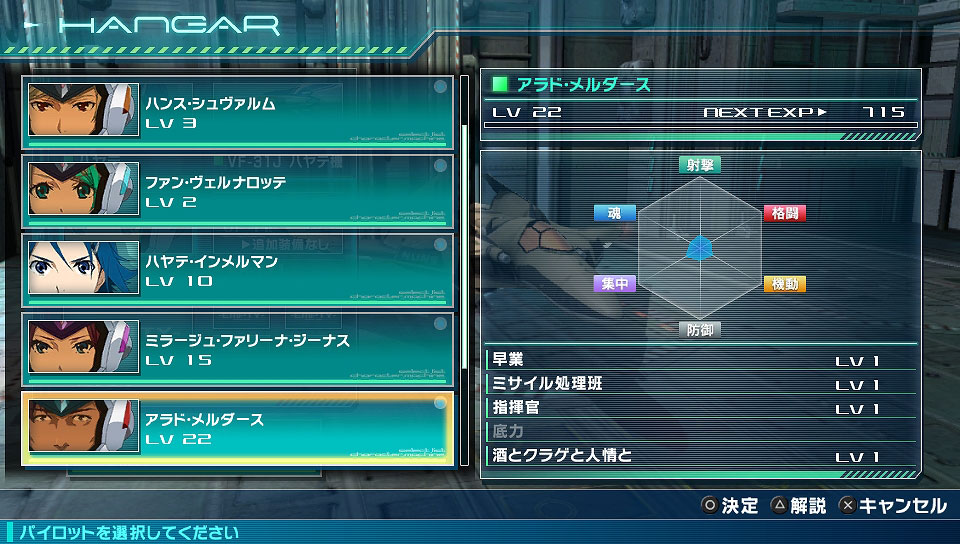
Task: Choose pilot アラド・メルダース LV 22
Action: pos(238,428)
